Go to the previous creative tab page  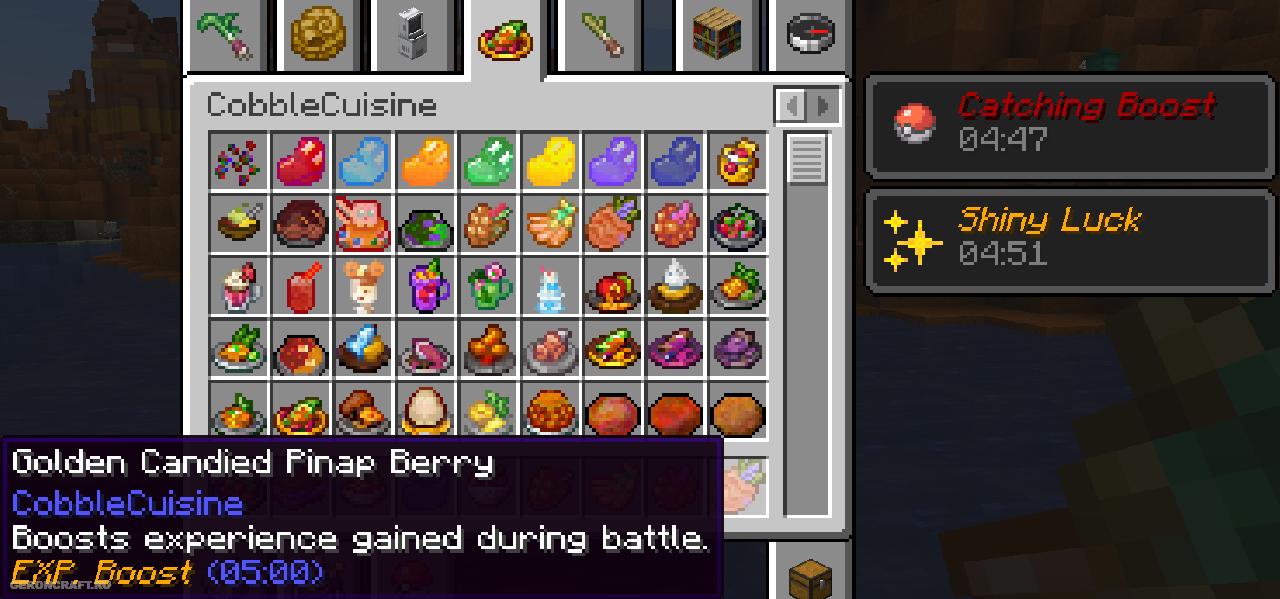[790, 105]
